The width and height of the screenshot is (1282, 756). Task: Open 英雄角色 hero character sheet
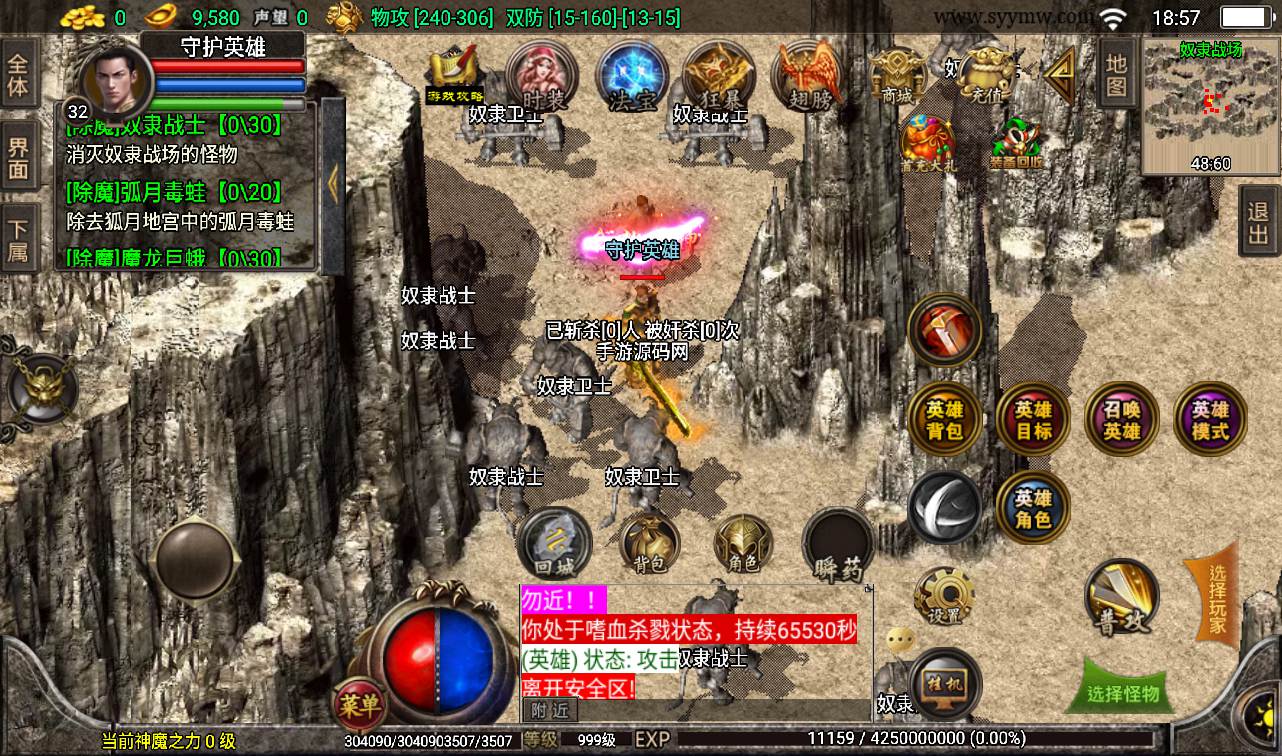1033,508
